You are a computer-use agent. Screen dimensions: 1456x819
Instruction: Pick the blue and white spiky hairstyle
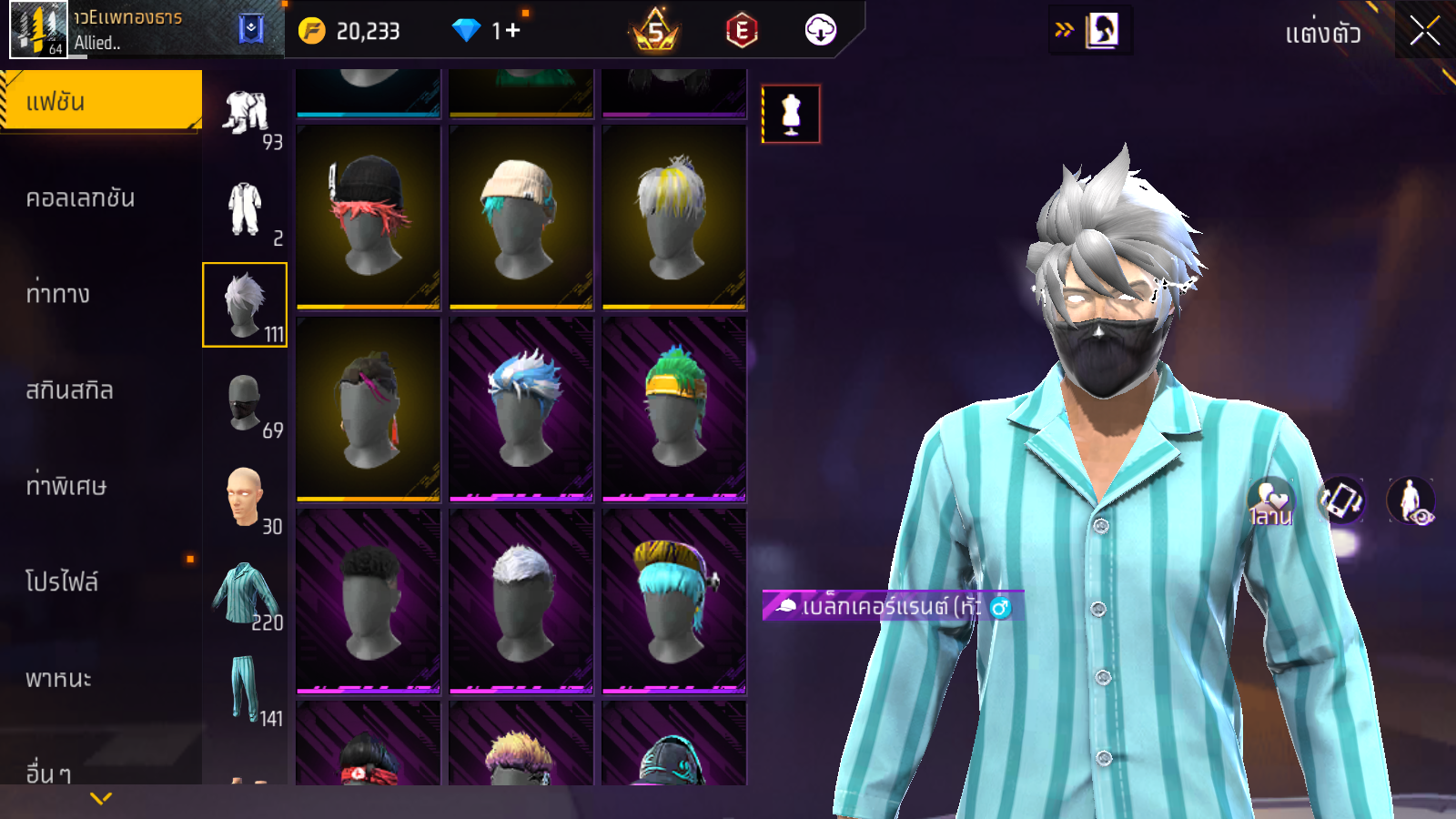click(521, 409)
